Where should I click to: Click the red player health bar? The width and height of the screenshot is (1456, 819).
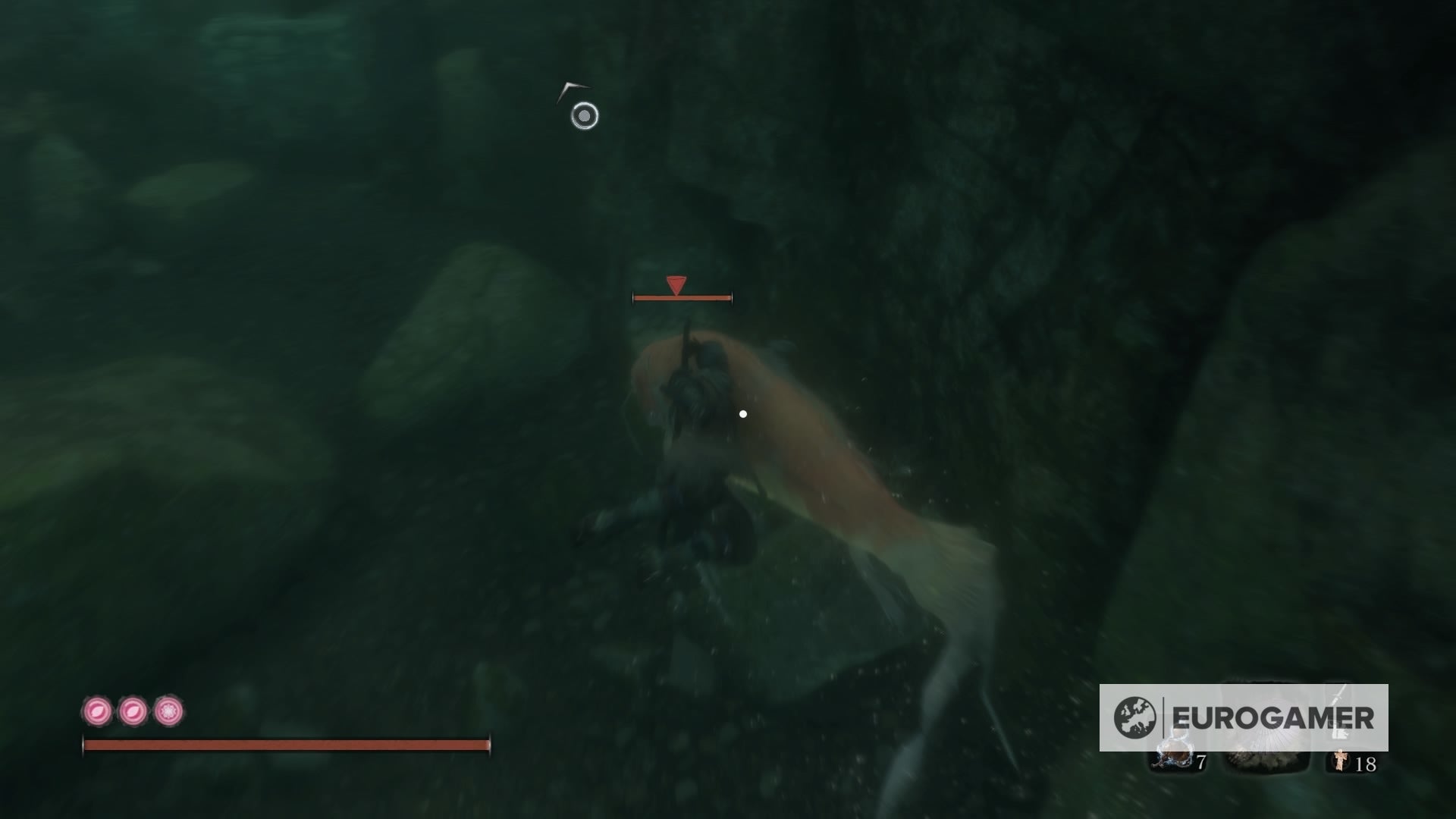click(x=288, y=743)
